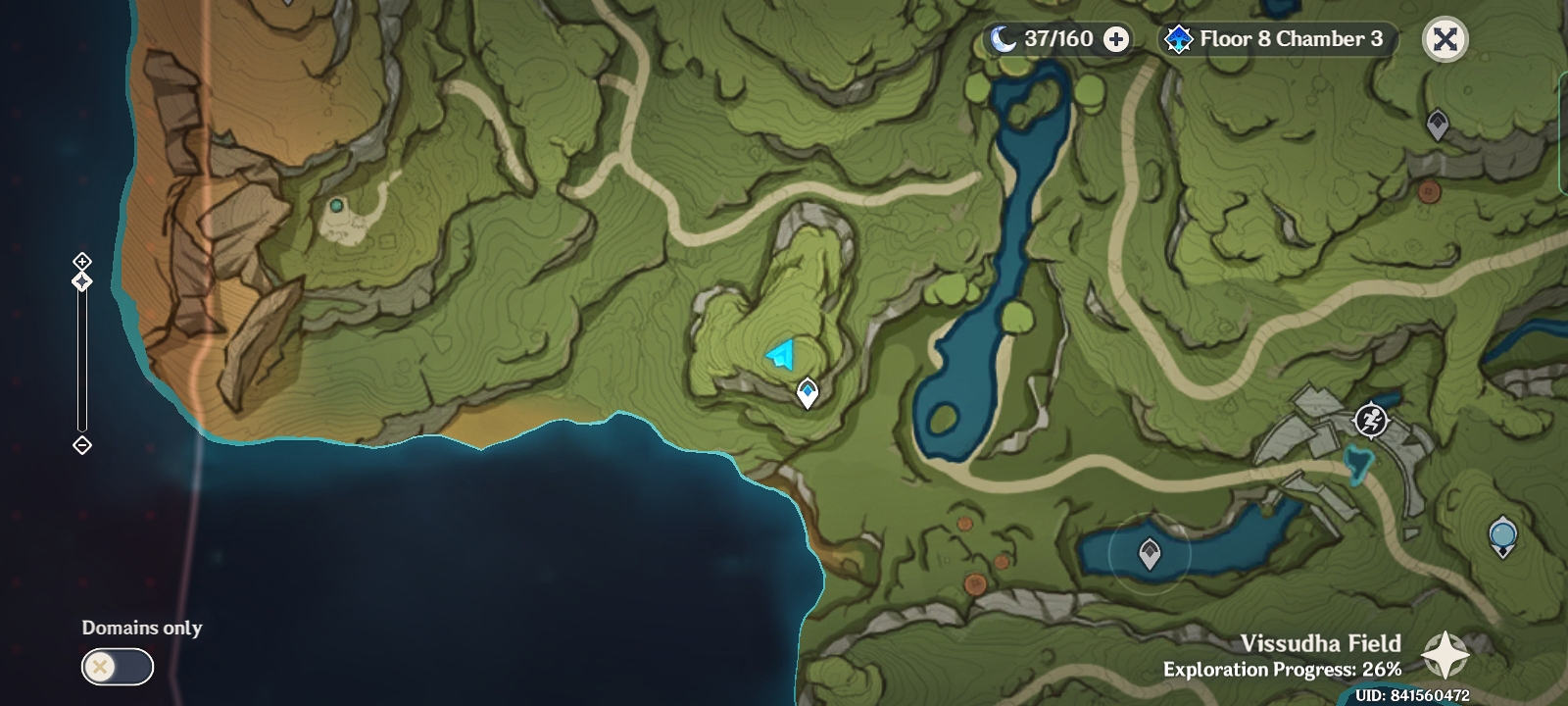Click the Exploration Progress 26% text
Viewport: 1568px width, 706px height.
tap(1281, 671)
